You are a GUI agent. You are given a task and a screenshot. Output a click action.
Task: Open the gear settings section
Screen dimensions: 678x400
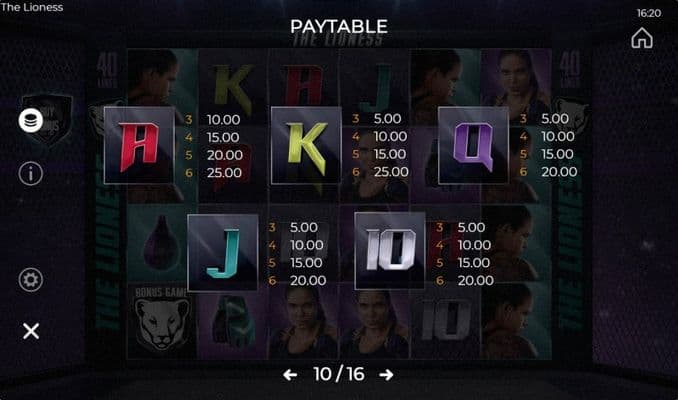[x=31, y=280]
